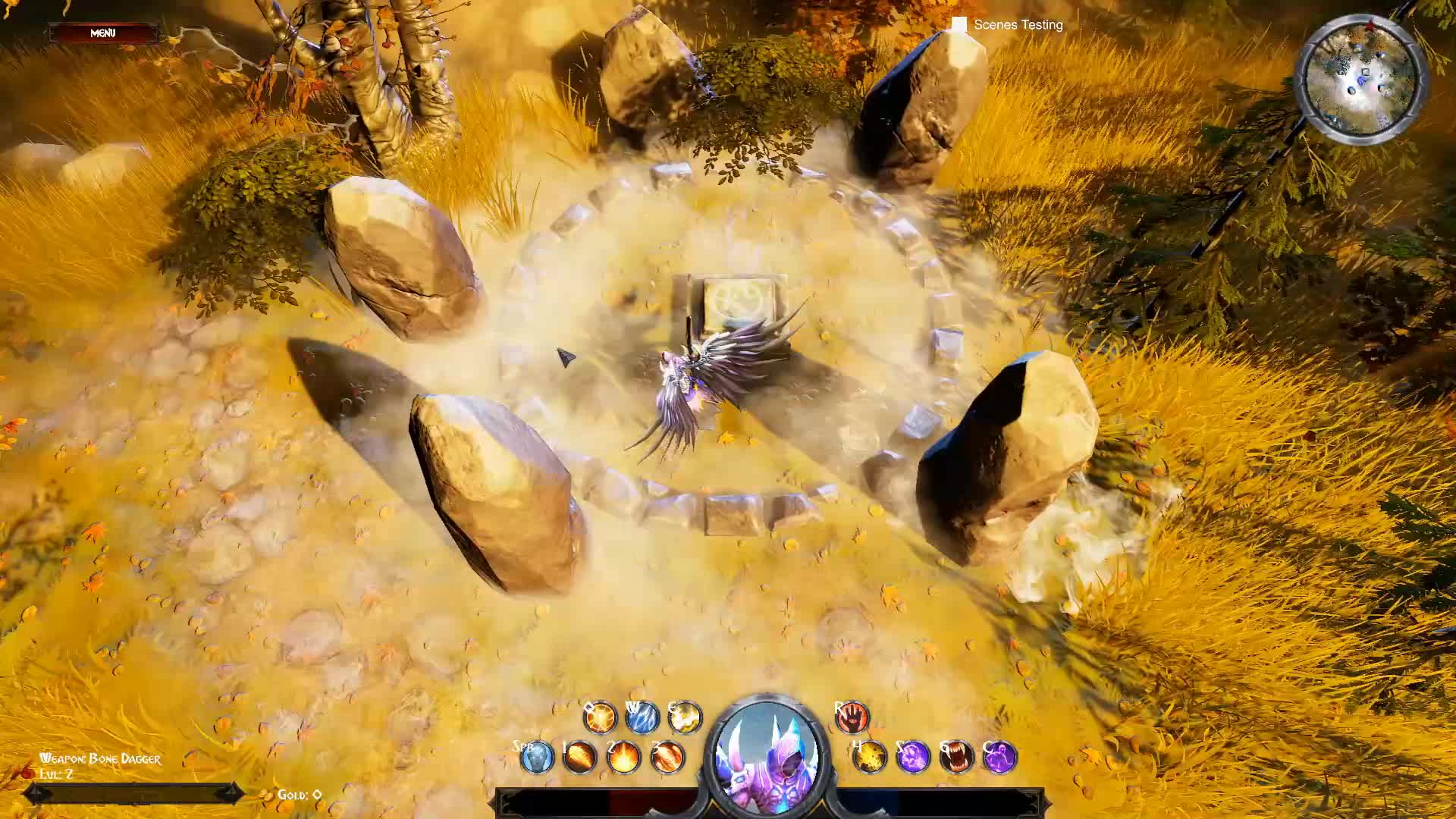Screen dimensions: 1456x819
Task: Activate the red hand ability
Action: (x=852, y=717)
